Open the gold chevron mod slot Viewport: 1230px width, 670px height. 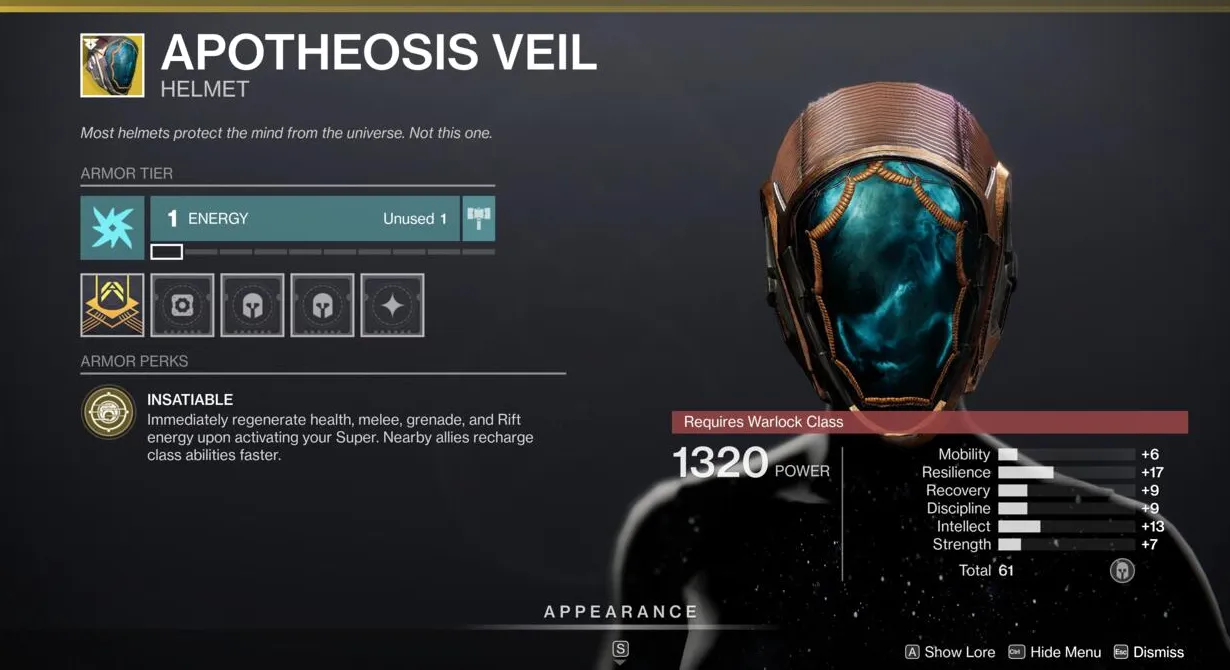(x=112, y=305)
